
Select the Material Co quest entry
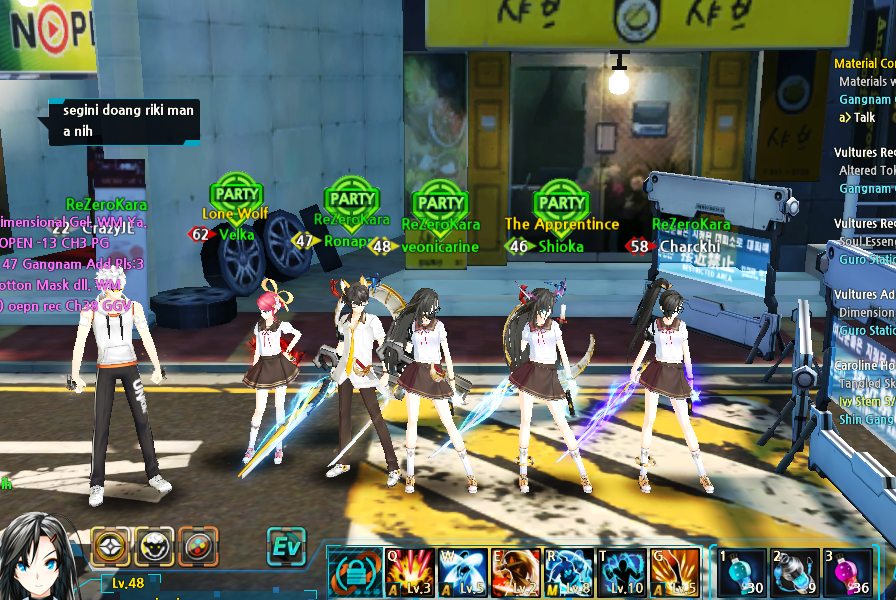[x=864, y=64]
